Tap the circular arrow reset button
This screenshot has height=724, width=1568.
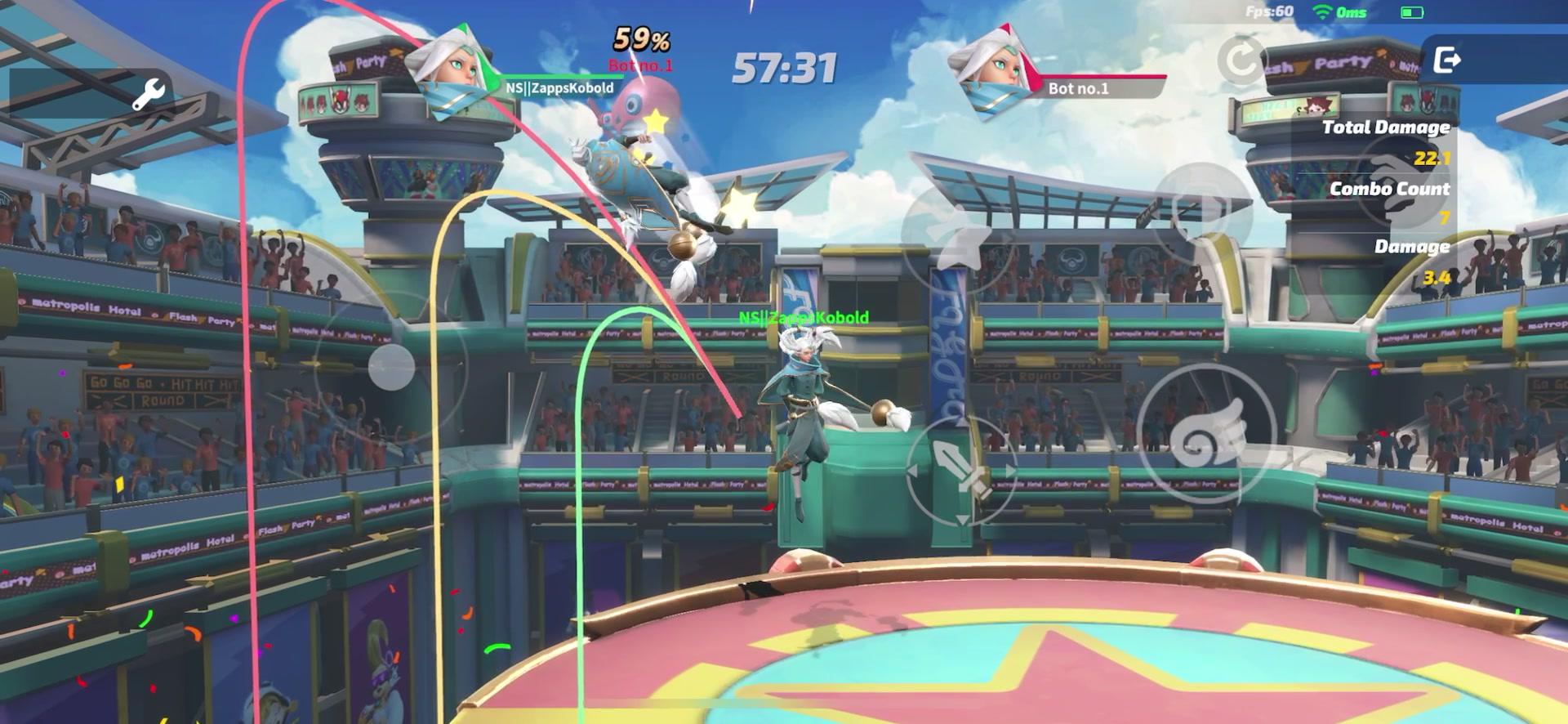pyautogui.click(x=1239, y=60)
